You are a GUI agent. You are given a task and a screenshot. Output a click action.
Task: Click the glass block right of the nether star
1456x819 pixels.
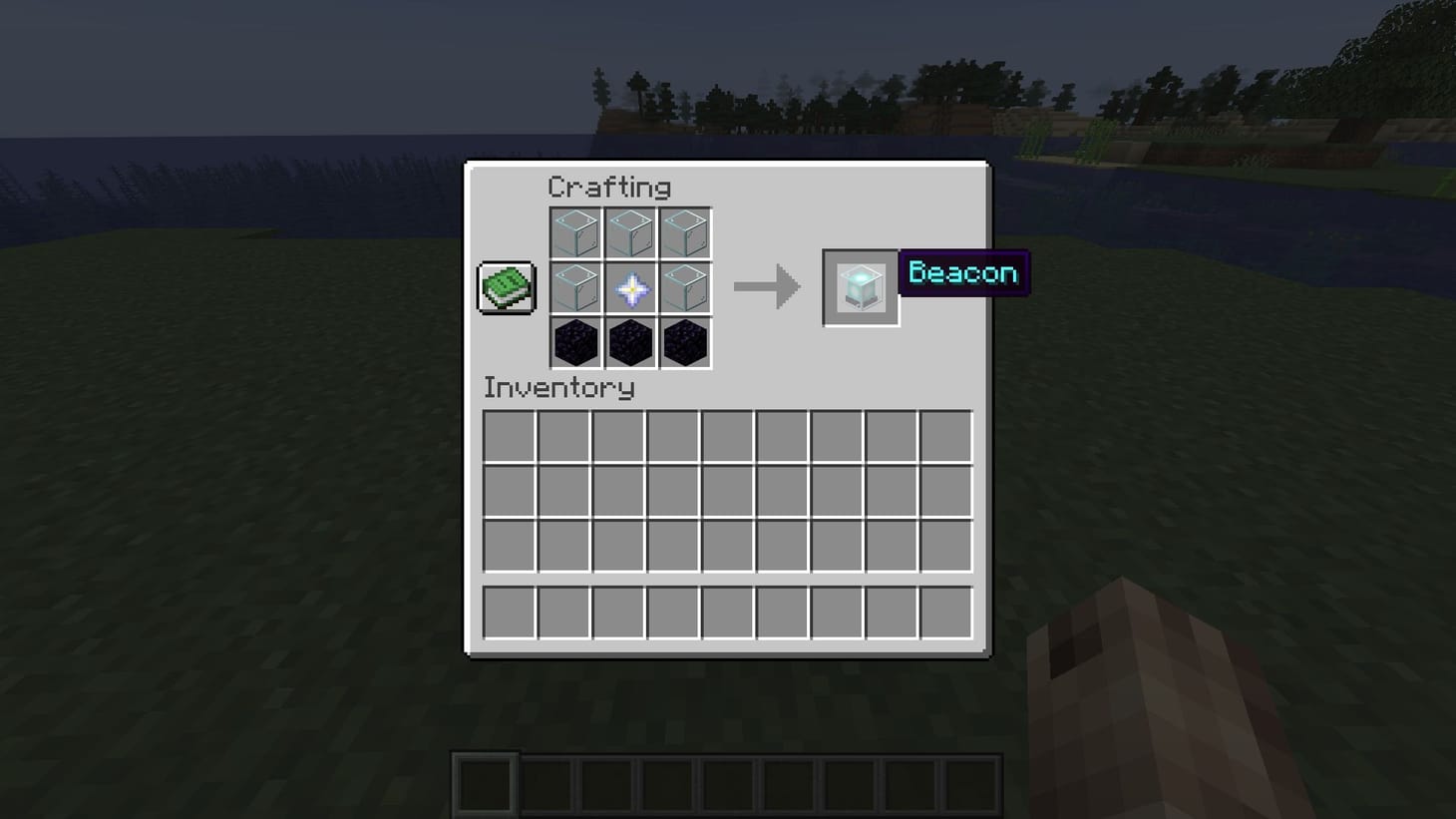pyautogui.click(x=685, y=288)
